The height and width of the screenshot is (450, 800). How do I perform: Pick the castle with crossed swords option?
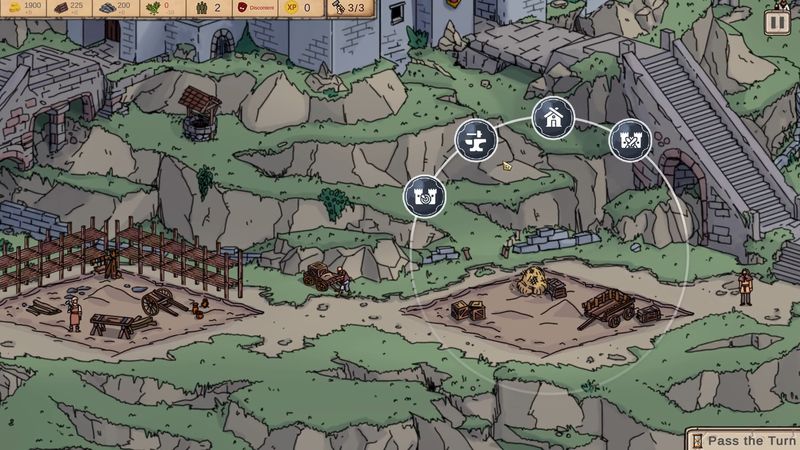(x=630, y=139)
